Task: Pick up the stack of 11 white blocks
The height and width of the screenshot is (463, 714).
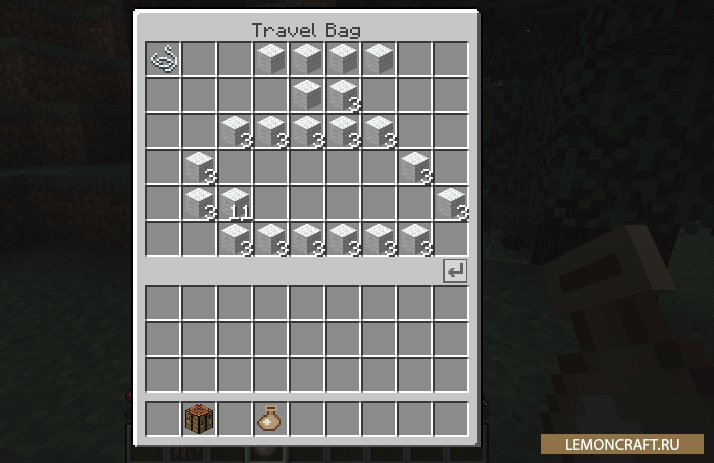Action: tap(235, 203)
